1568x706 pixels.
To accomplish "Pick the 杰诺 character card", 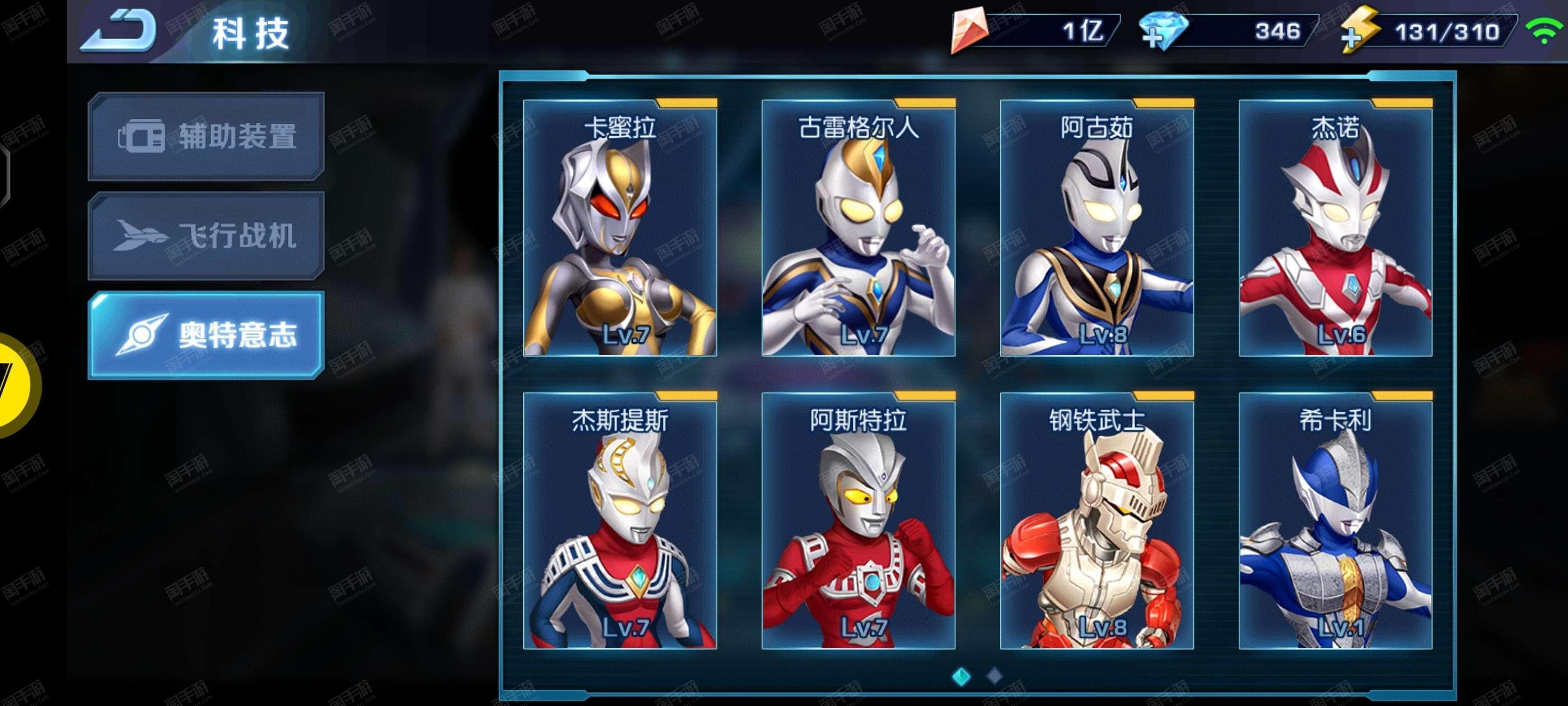I will tap(1336, 229).
